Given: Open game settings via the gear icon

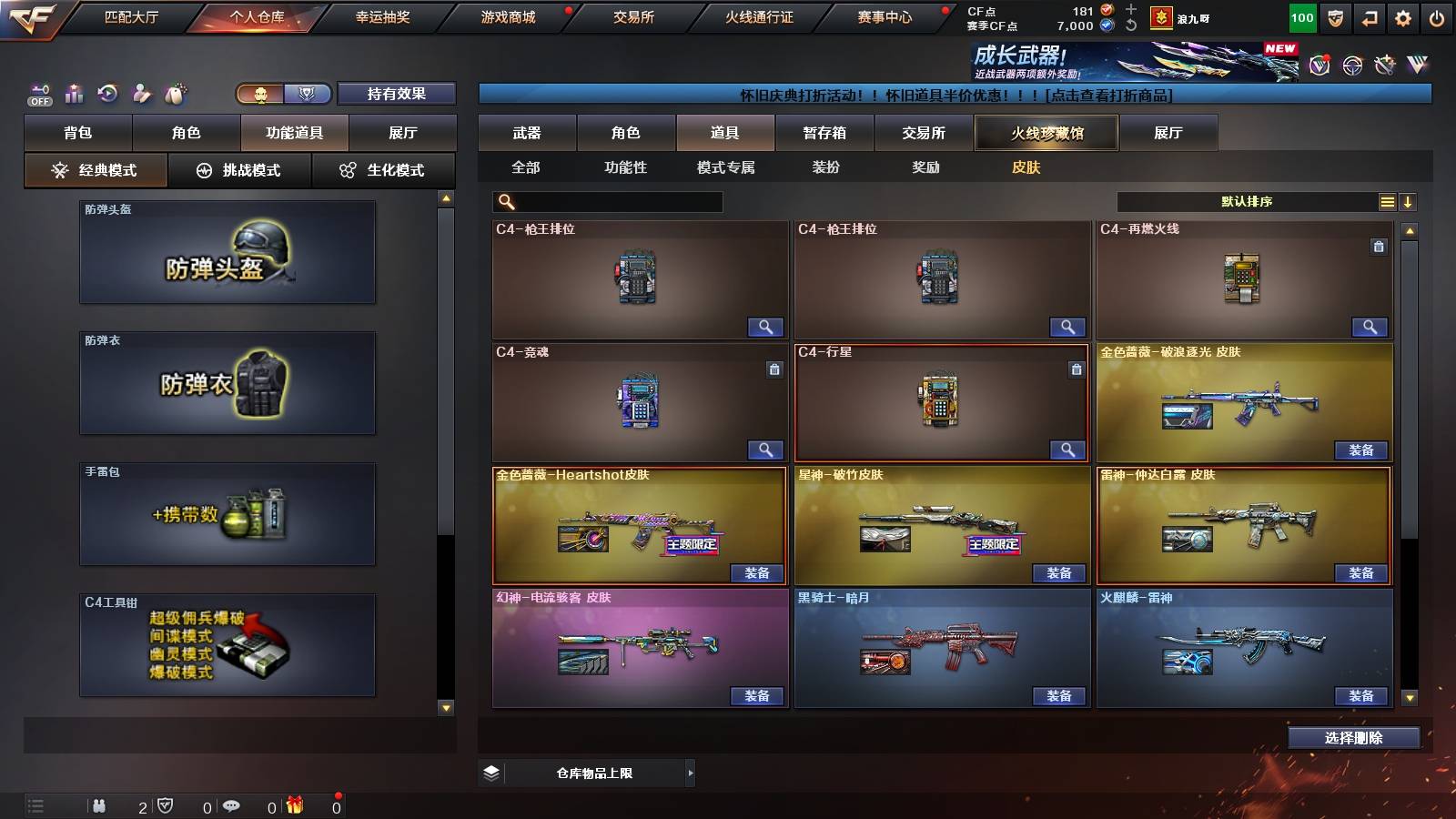Looking at the screenshot, I should coord(1402,16).
